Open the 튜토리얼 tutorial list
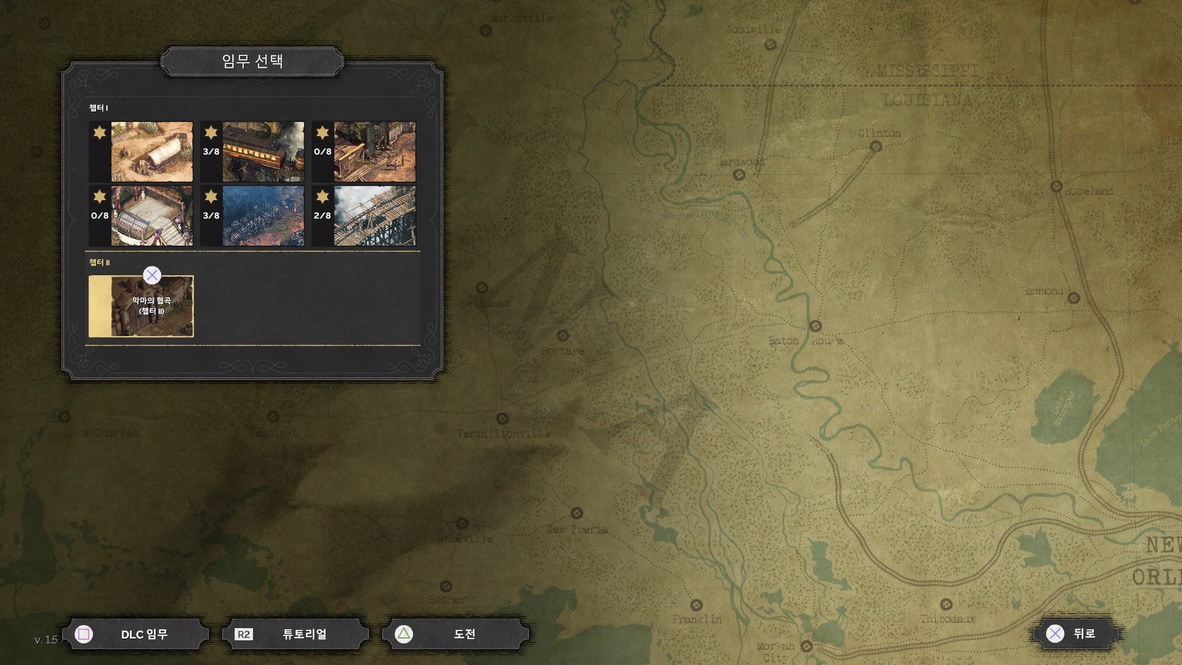 tap(295, 634)
